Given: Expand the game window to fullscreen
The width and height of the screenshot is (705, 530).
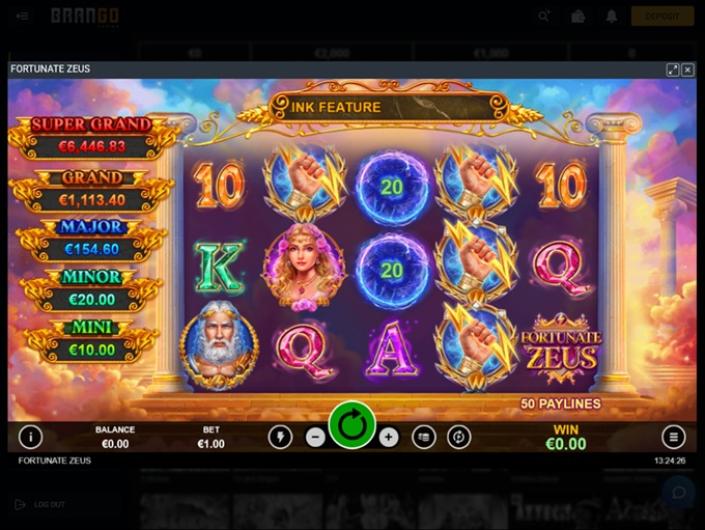Looking at the screenshot, I should pyautogui.click(x=673, y=69).
